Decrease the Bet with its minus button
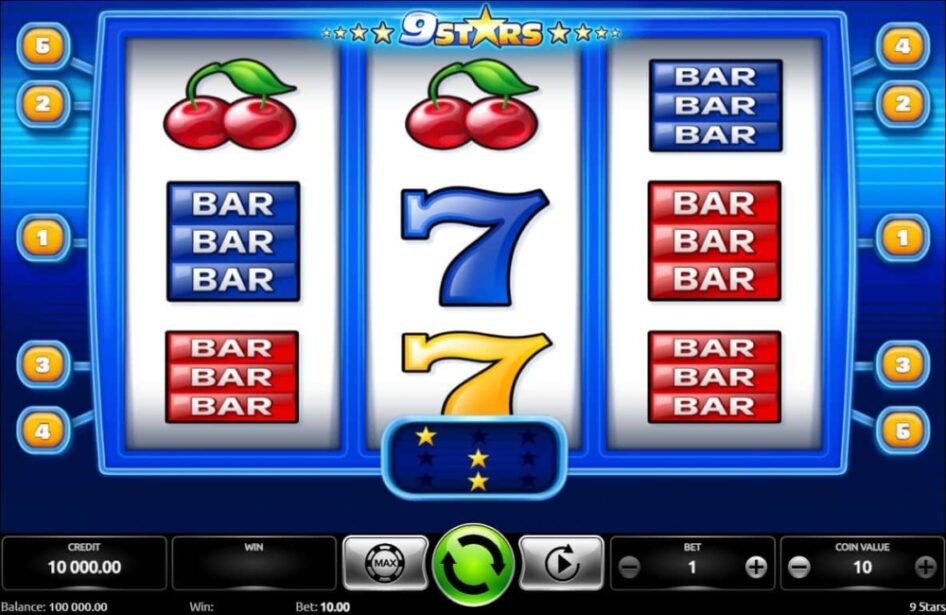This screenshot has height=615, width=946. click(x=629, y=567)
